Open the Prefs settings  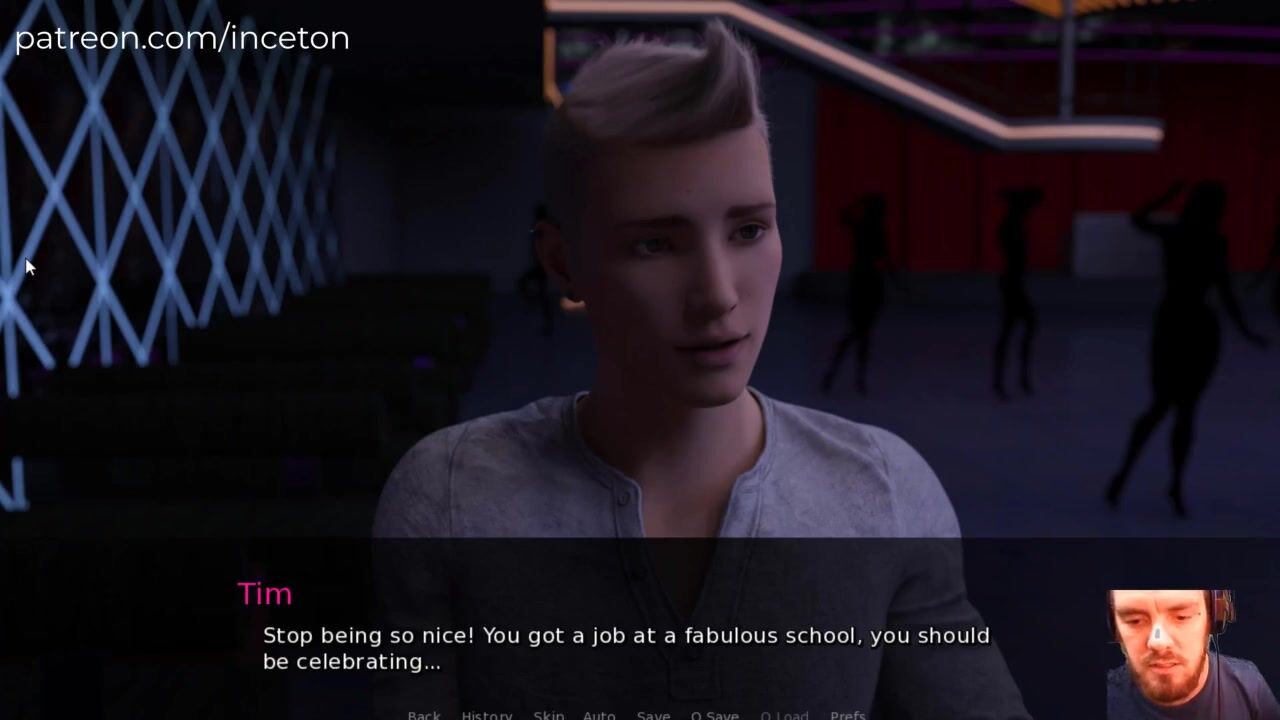click(848, 715)
